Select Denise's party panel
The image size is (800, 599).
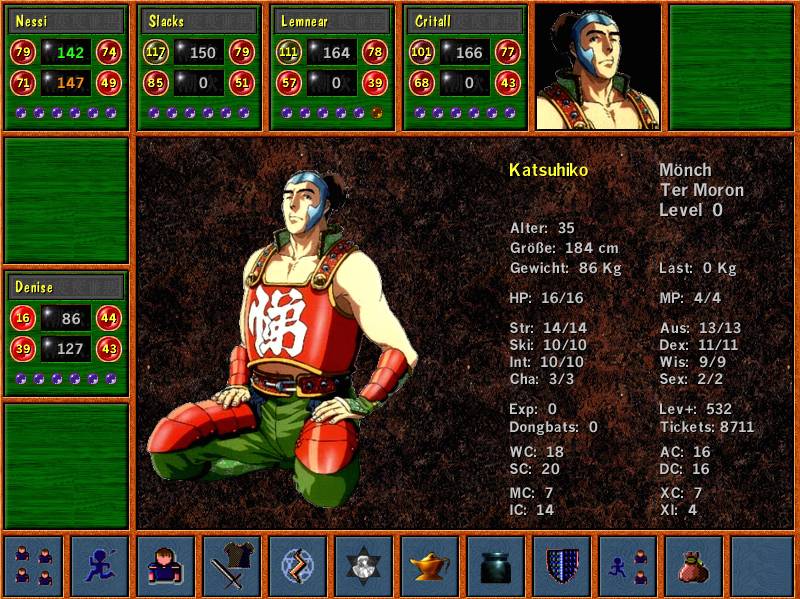coord(67,333)
